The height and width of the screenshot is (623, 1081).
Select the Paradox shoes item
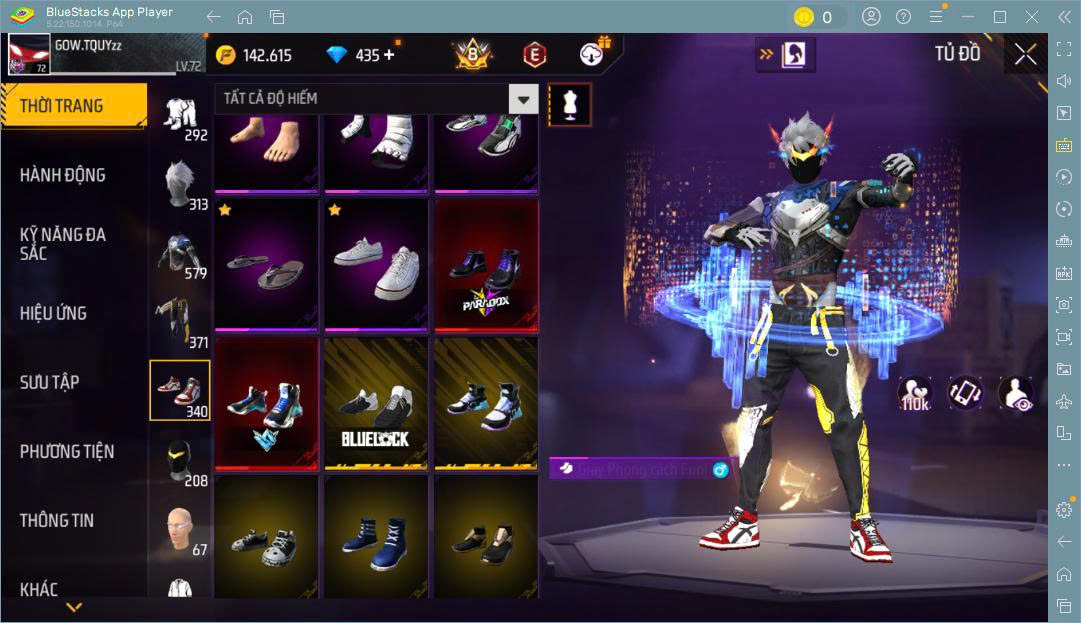point(485,265)
